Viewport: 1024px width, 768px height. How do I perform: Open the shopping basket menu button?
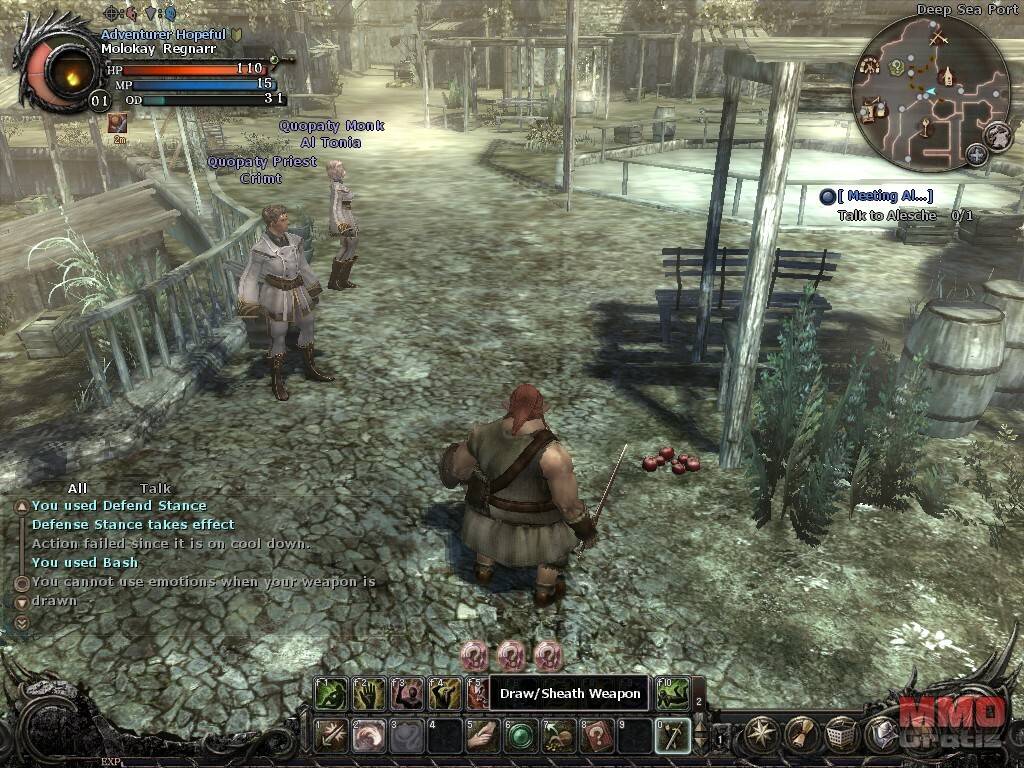pyautogui.click(x=842, y=735)
